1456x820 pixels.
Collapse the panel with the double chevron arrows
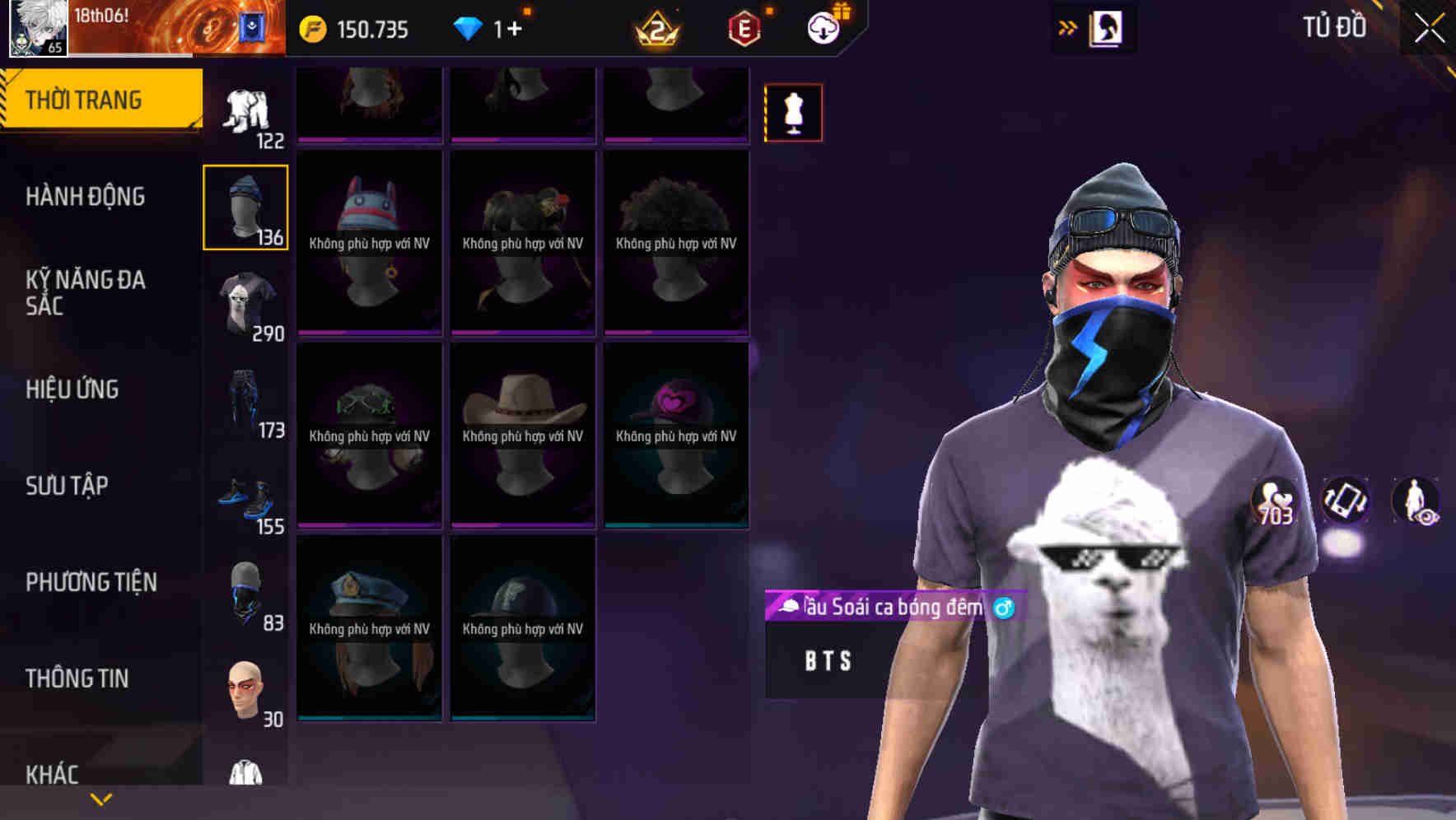click(1068, 27)
